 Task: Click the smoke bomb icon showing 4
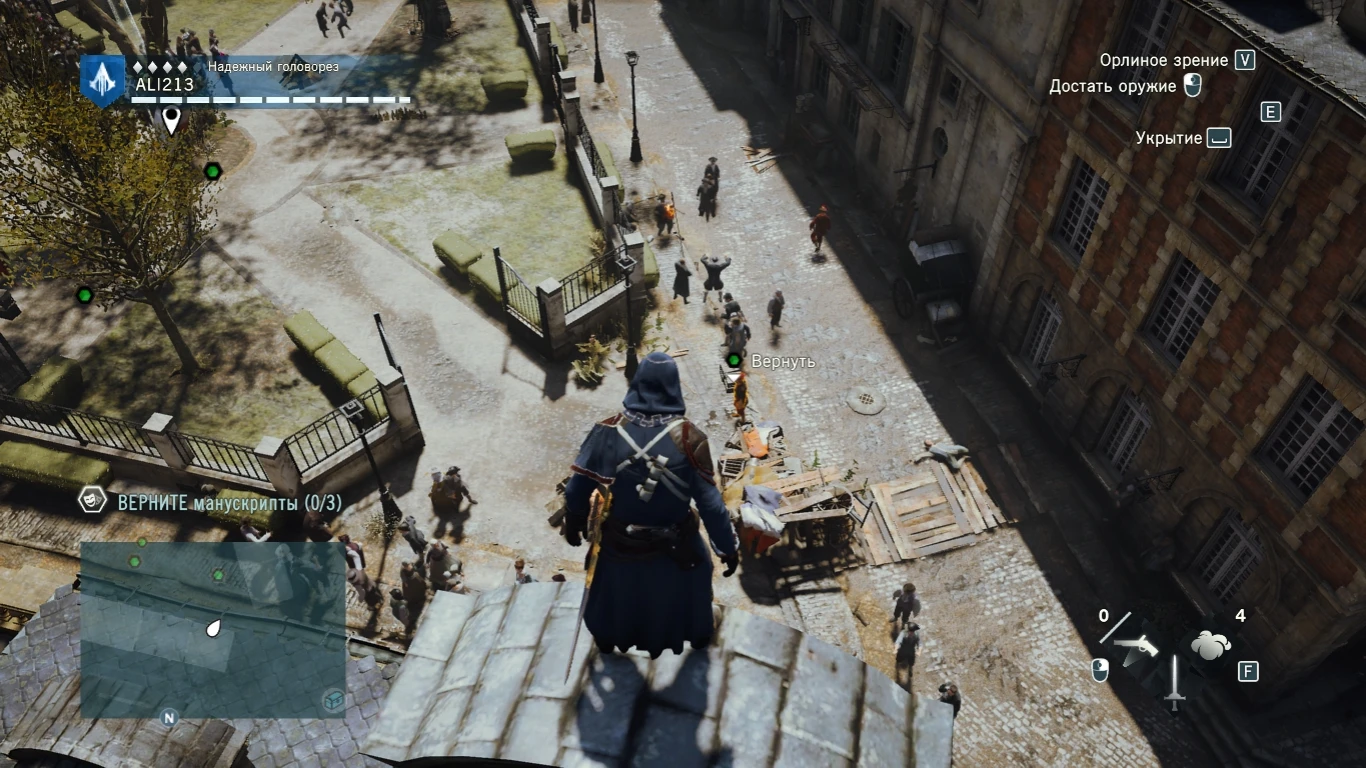[1208, 645]
